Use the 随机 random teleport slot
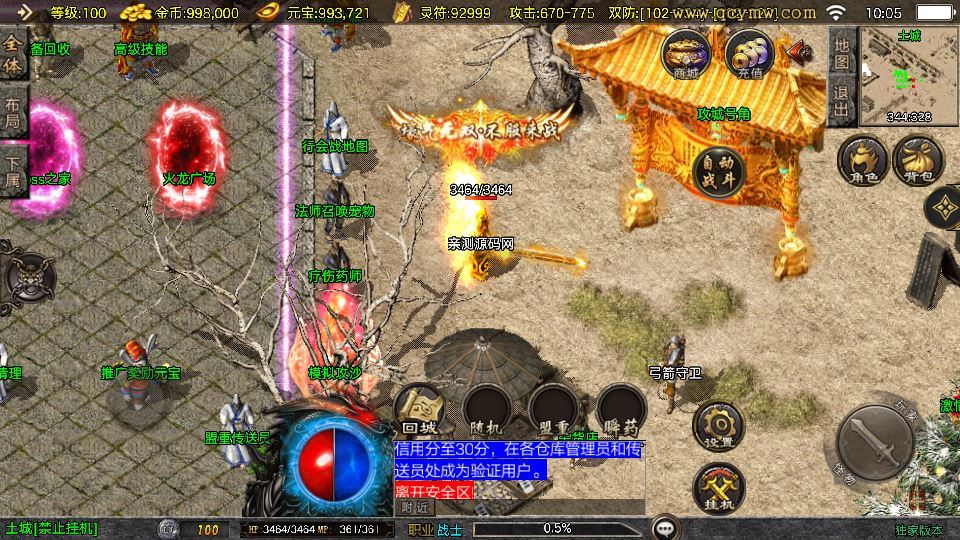 coord(487,410)
